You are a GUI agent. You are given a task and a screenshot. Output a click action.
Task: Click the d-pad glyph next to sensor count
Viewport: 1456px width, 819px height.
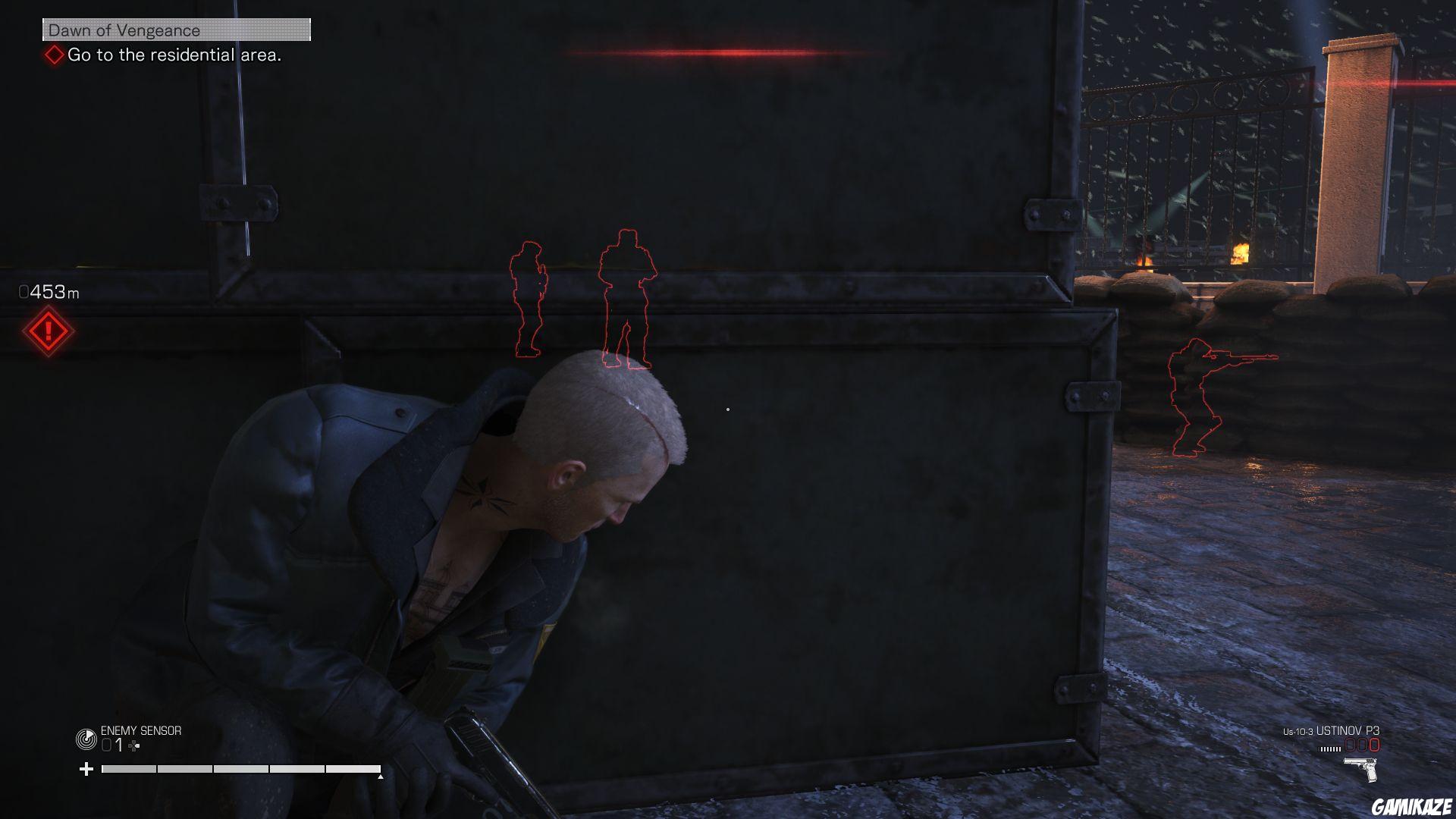133,745
